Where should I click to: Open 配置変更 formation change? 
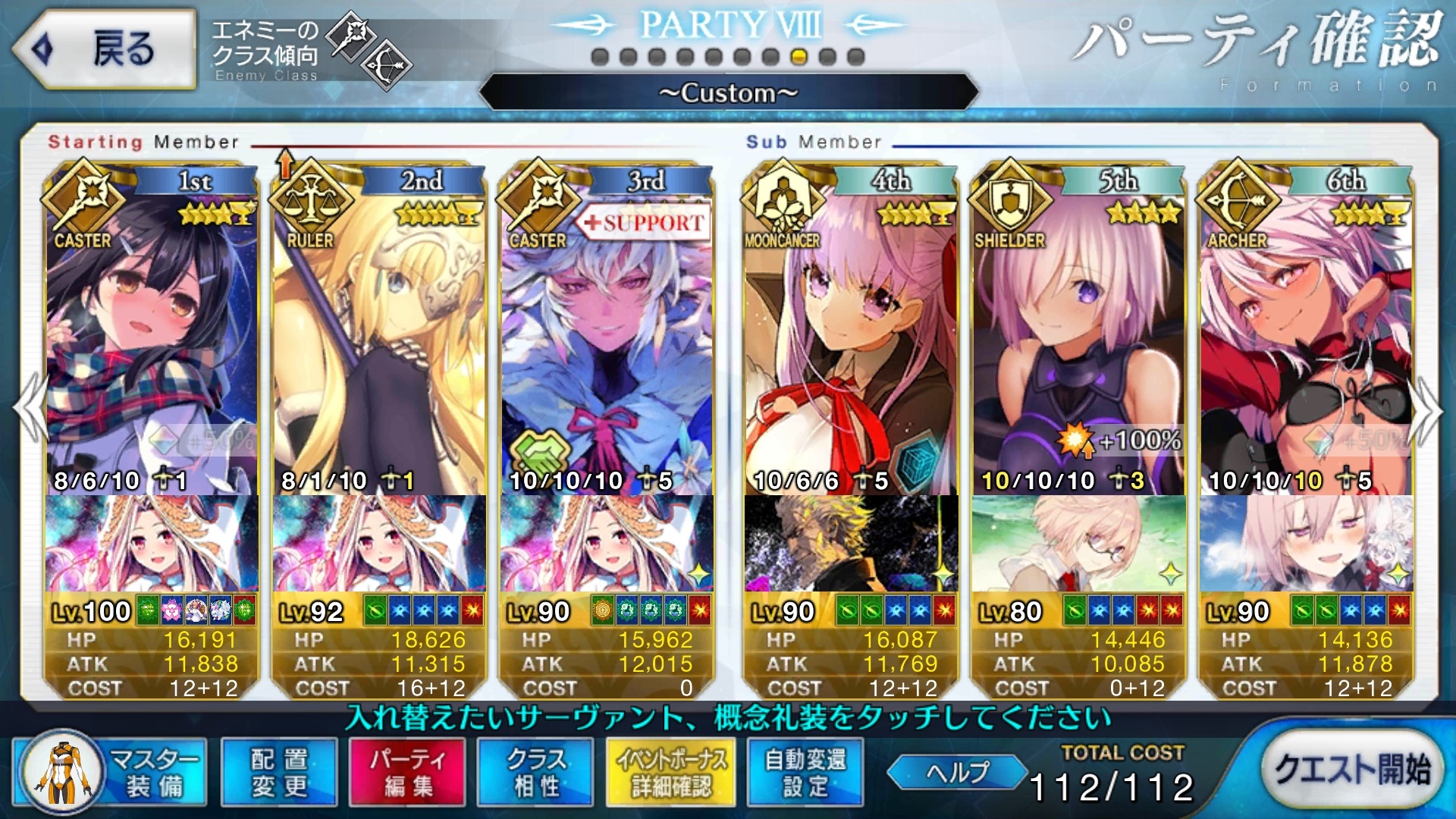coord(279,772)
